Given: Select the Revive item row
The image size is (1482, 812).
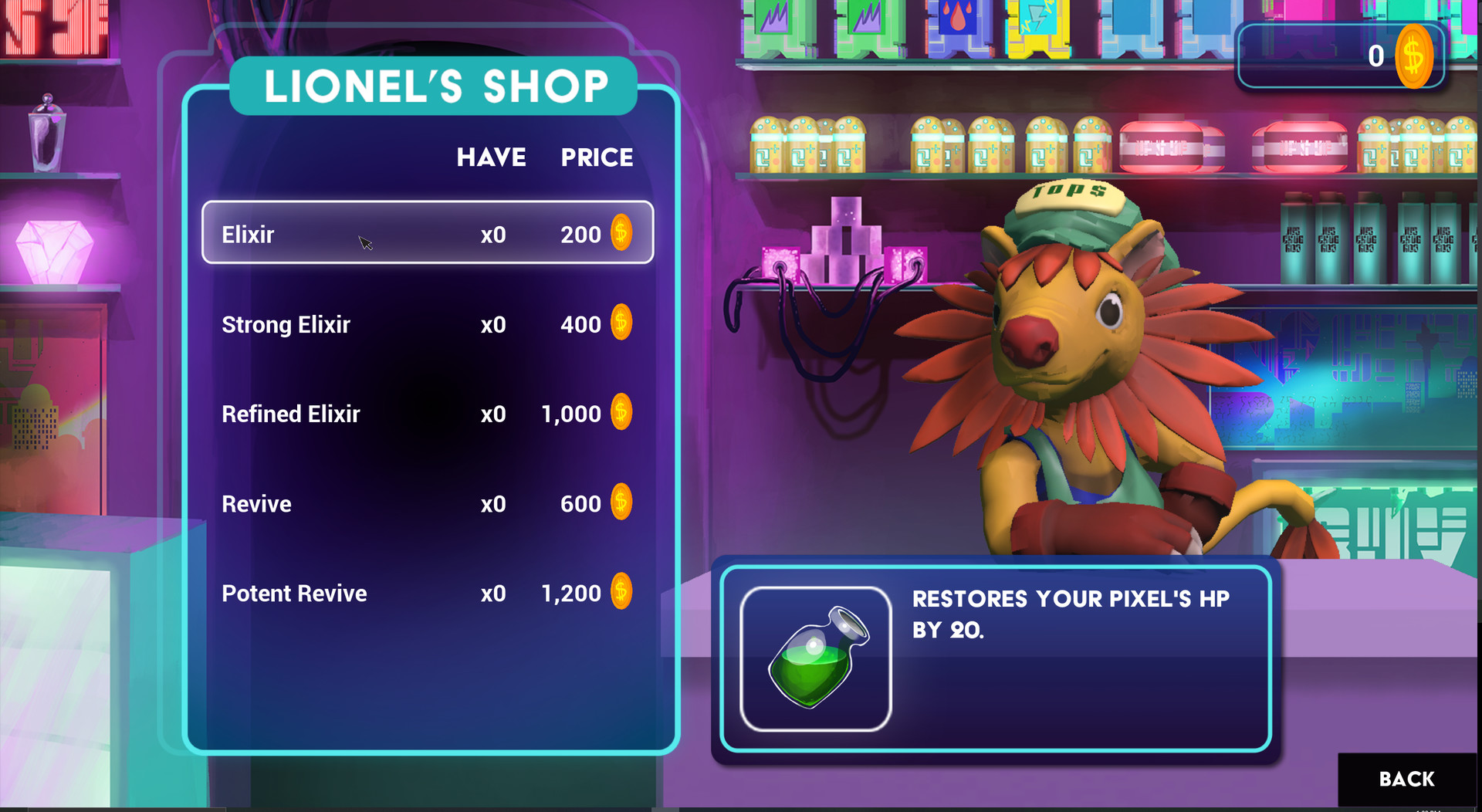Looking at the screenshot, I should [427, 503].
